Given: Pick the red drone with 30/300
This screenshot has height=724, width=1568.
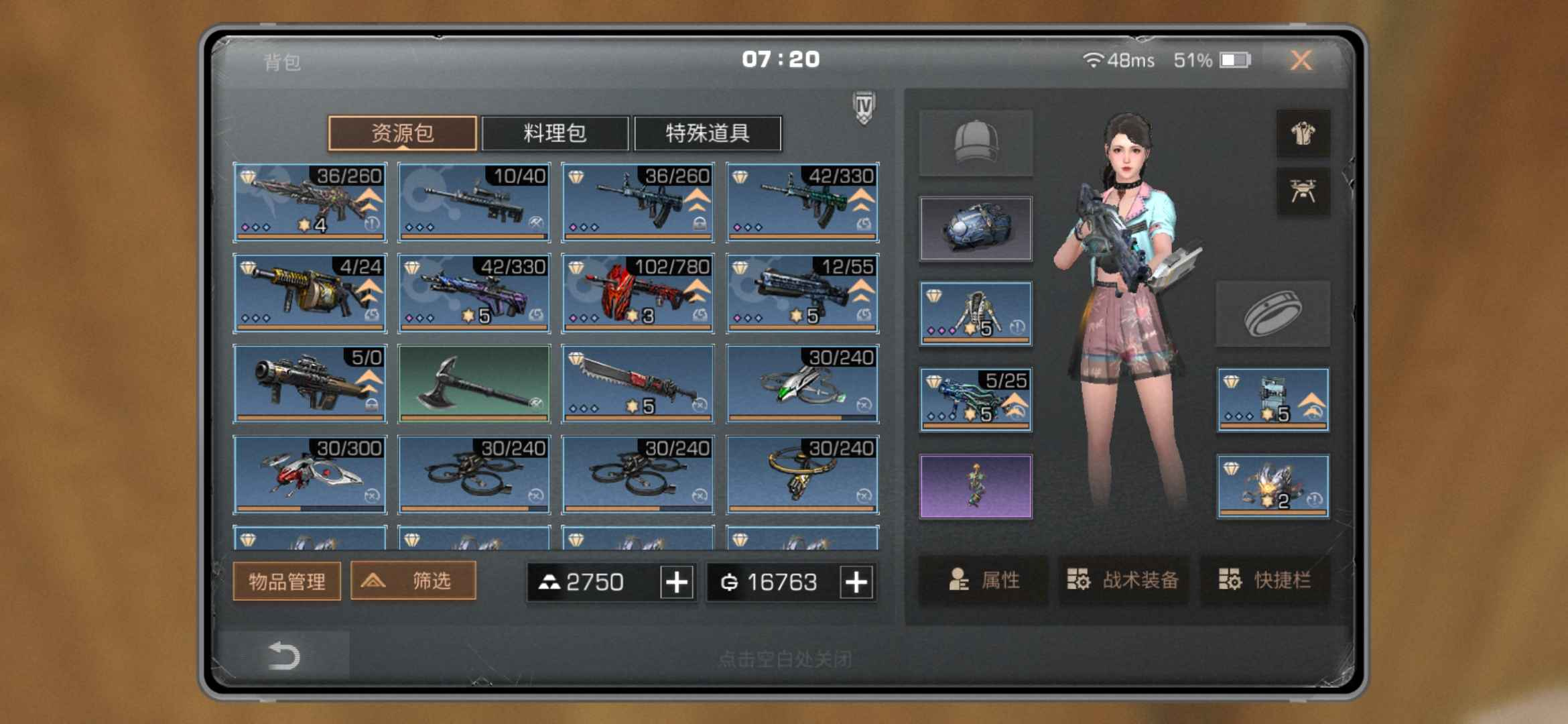Looking at the screenshot, I should tap(310, 475).
